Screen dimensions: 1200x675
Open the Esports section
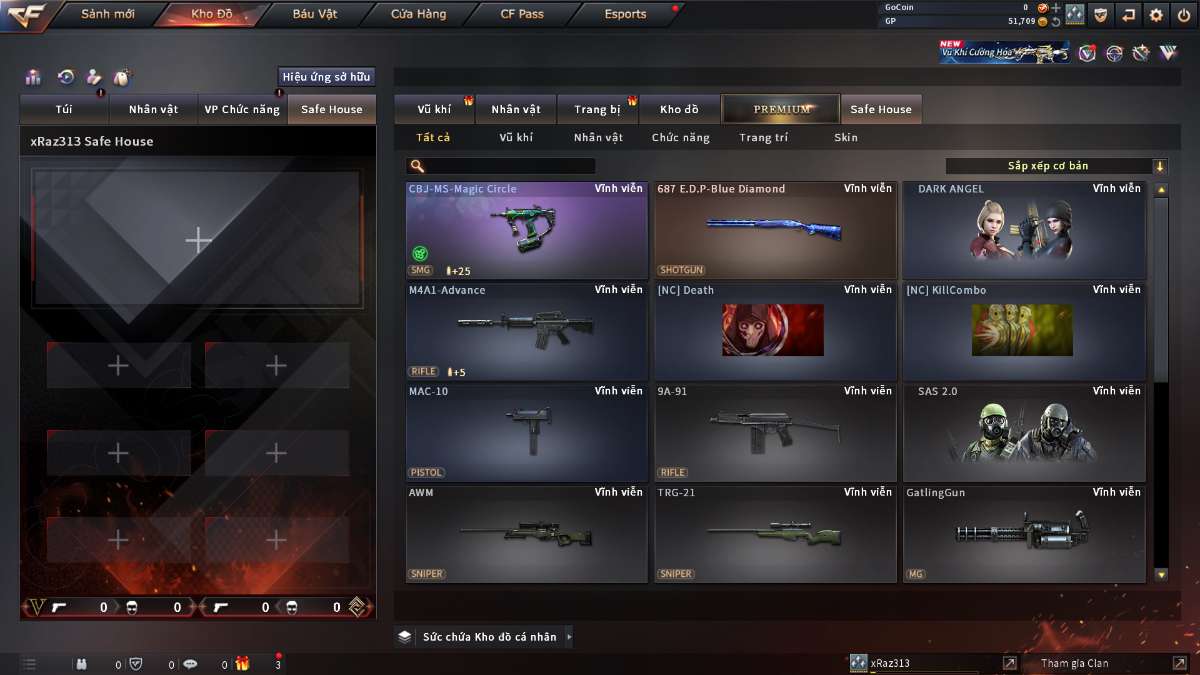click(x=626, y=15)
